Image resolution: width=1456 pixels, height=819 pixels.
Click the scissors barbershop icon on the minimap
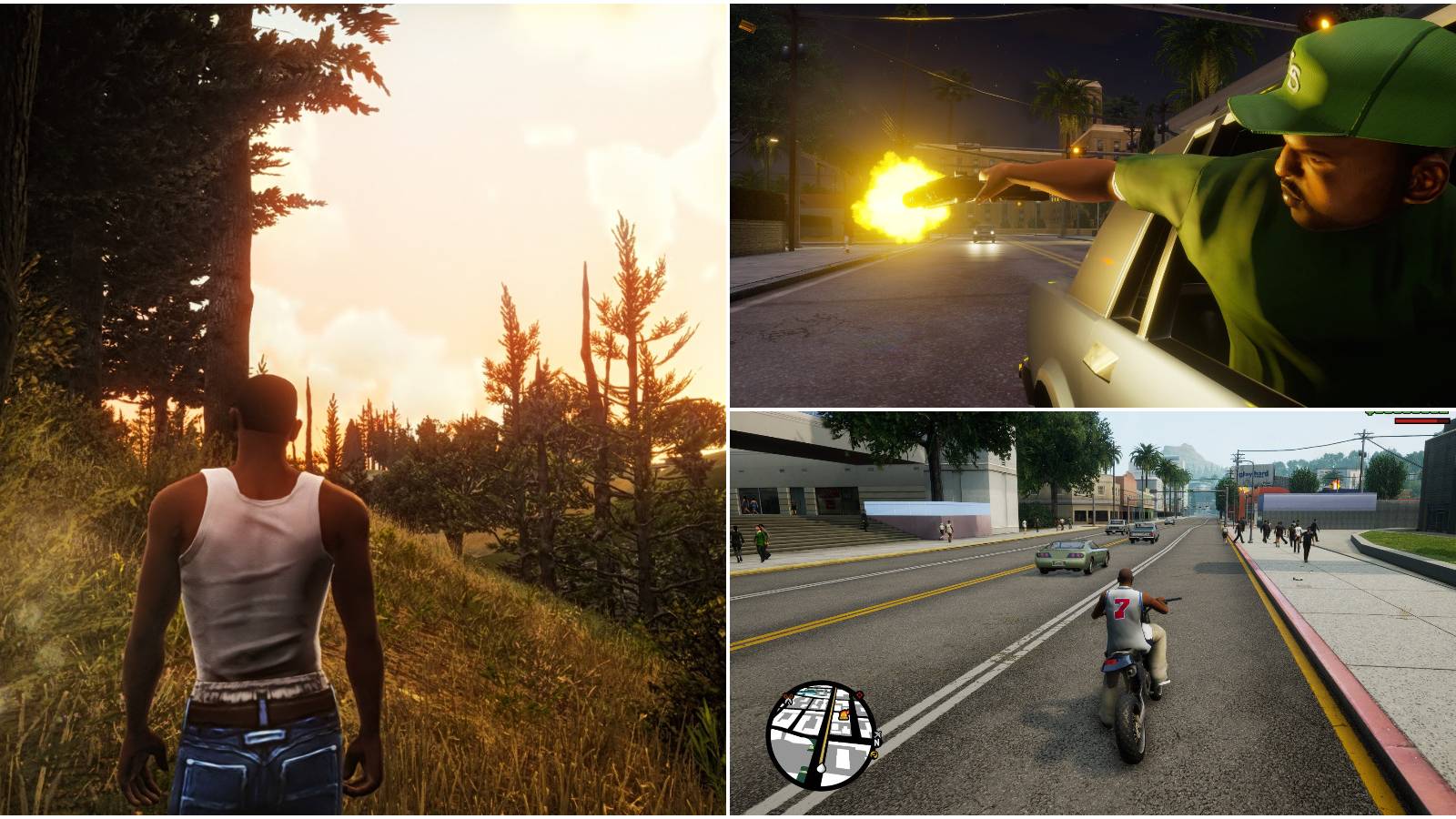[787, 696]
